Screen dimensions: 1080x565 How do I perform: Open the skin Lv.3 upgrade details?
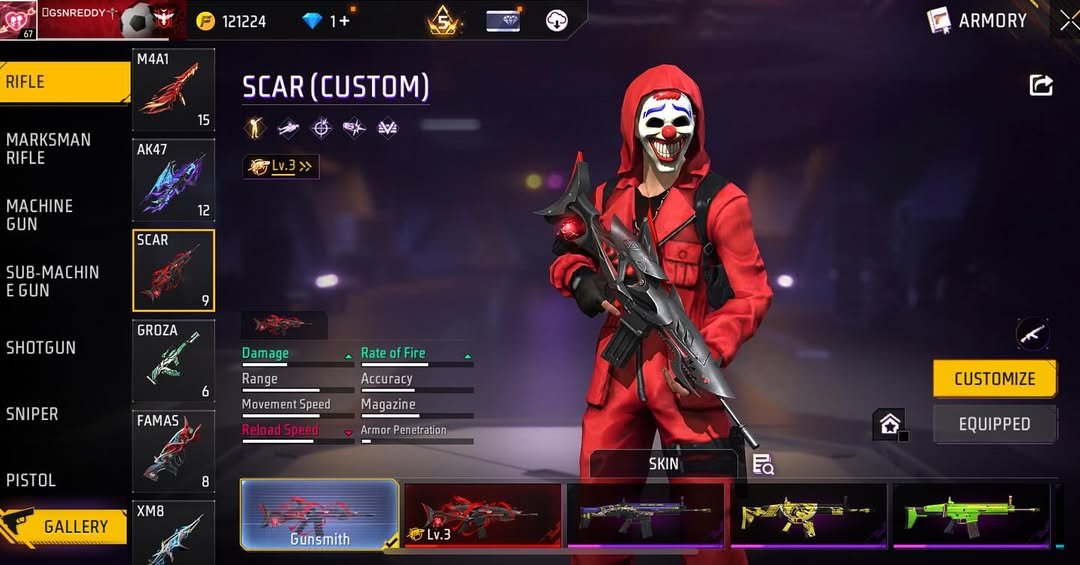point(281,167)
